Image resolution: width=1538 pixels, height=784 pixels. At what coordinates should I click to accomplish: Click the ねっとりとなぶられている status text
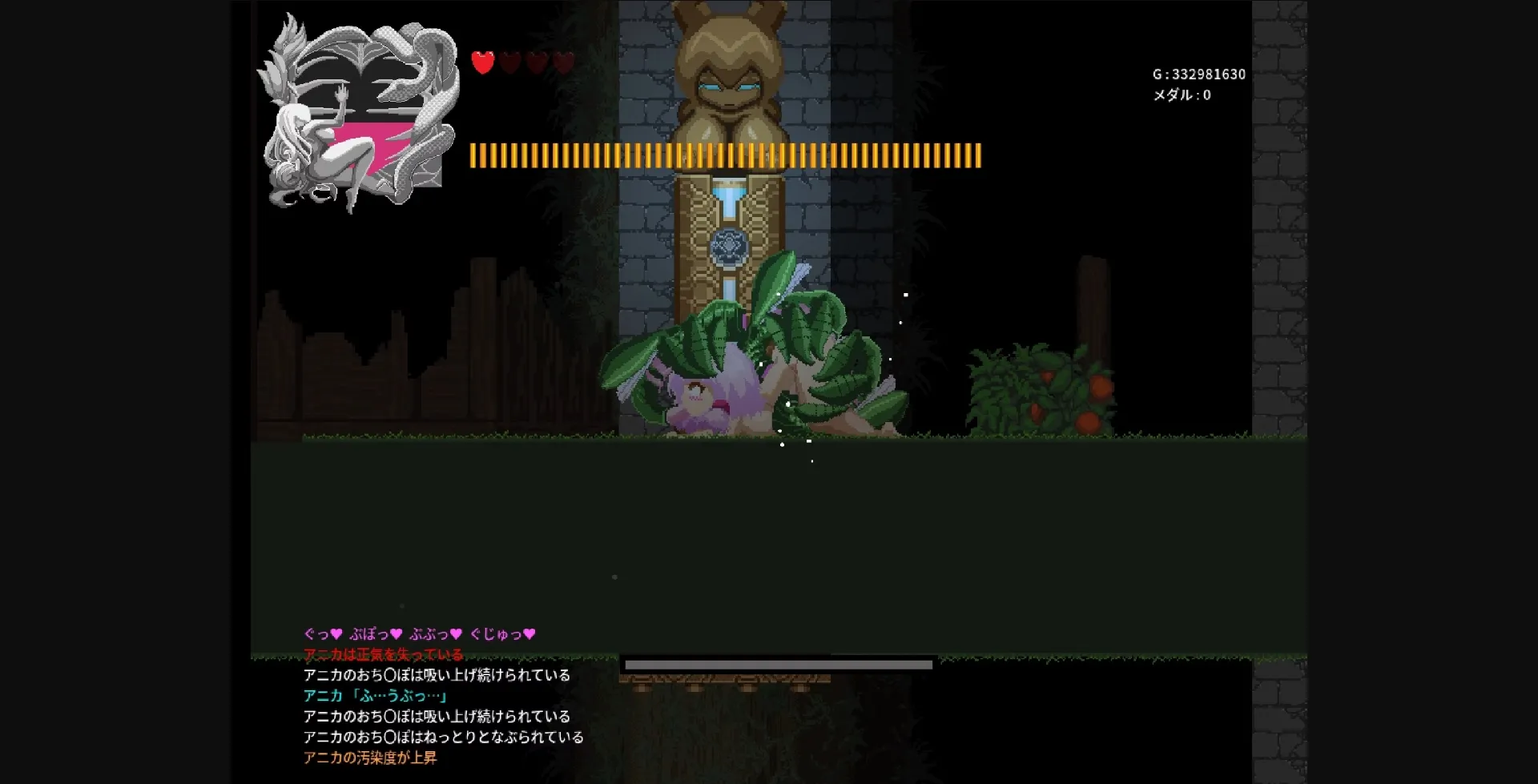443,736
